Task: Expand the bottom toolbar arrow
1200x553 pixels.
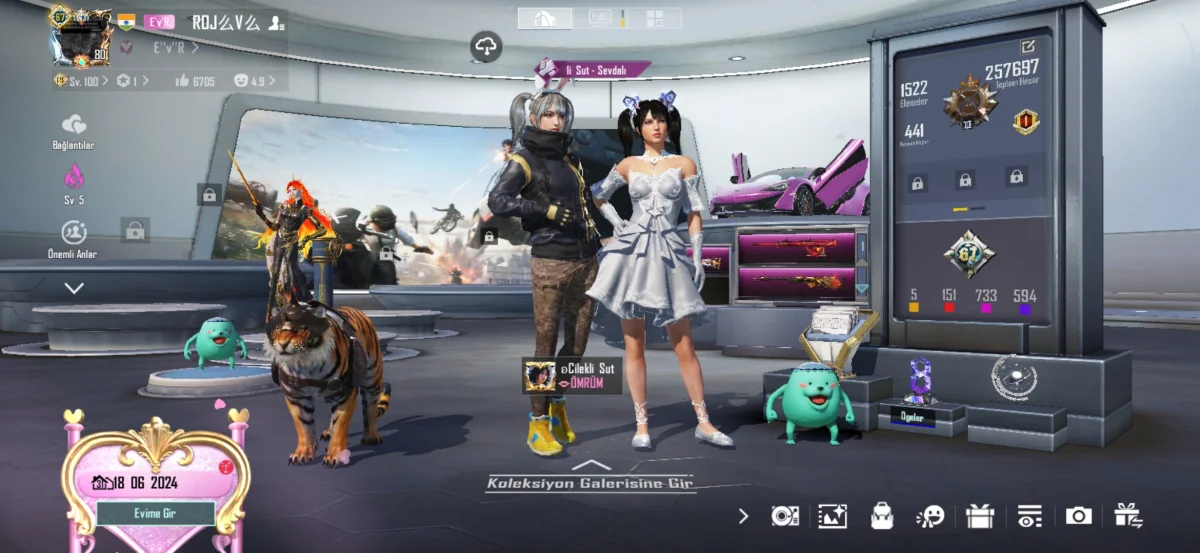Action: pos(743,516)
